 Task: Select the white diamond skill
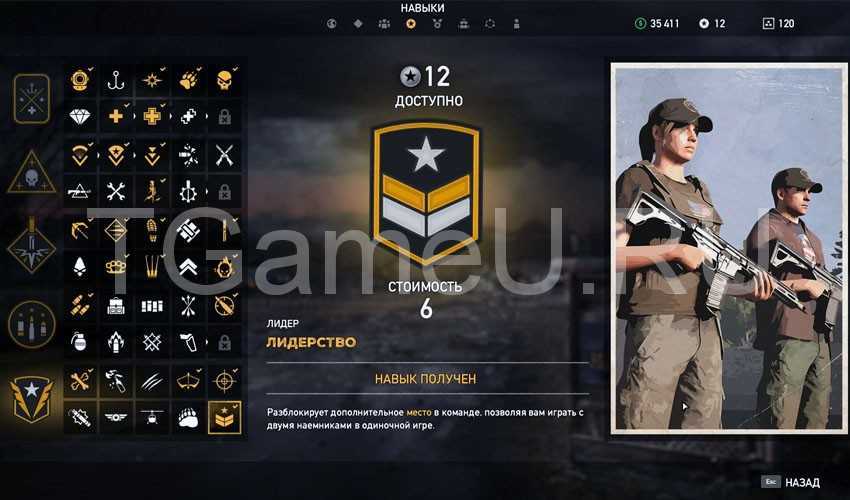pos(81,117)
